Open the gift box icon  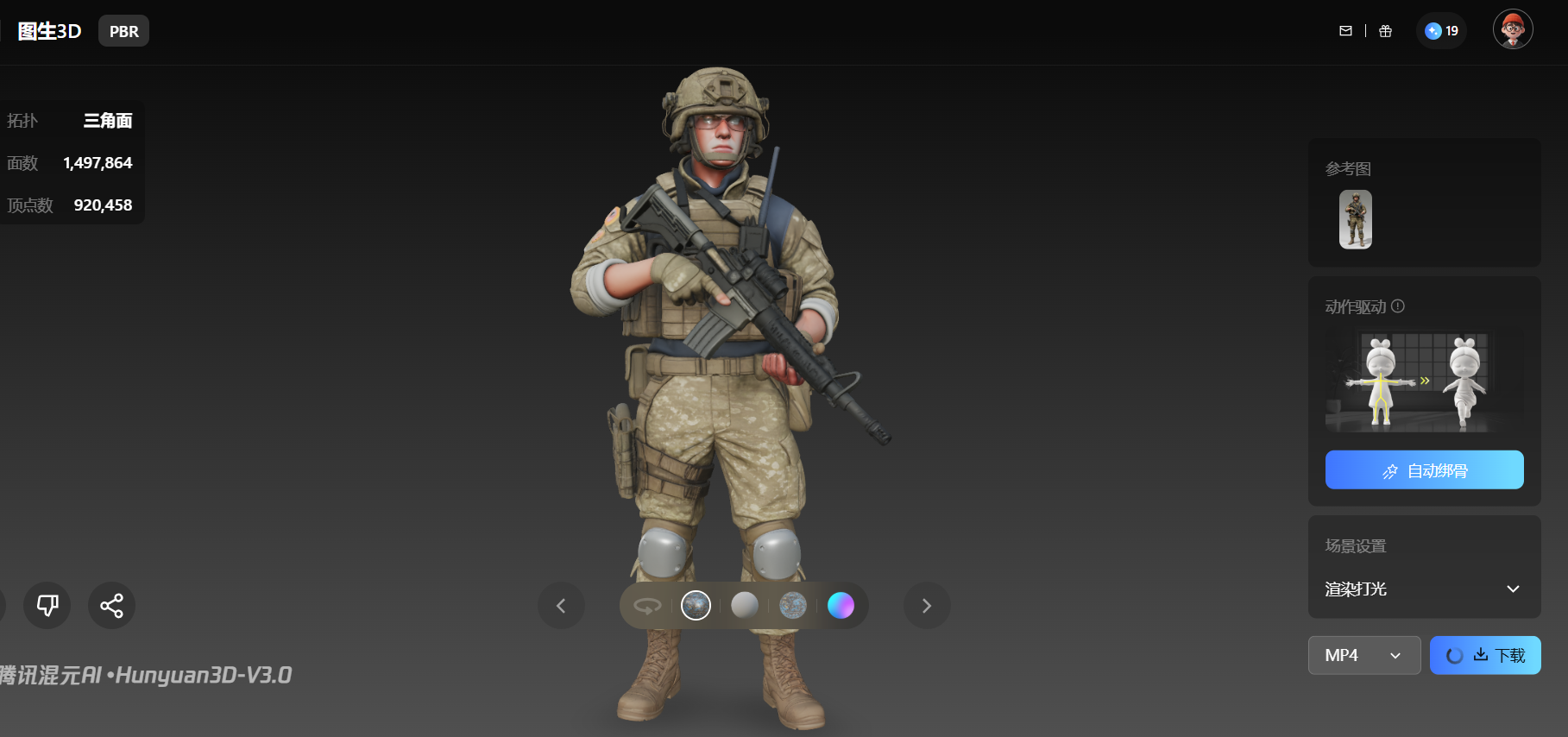pyautogui.click(x=1385, y=31)
